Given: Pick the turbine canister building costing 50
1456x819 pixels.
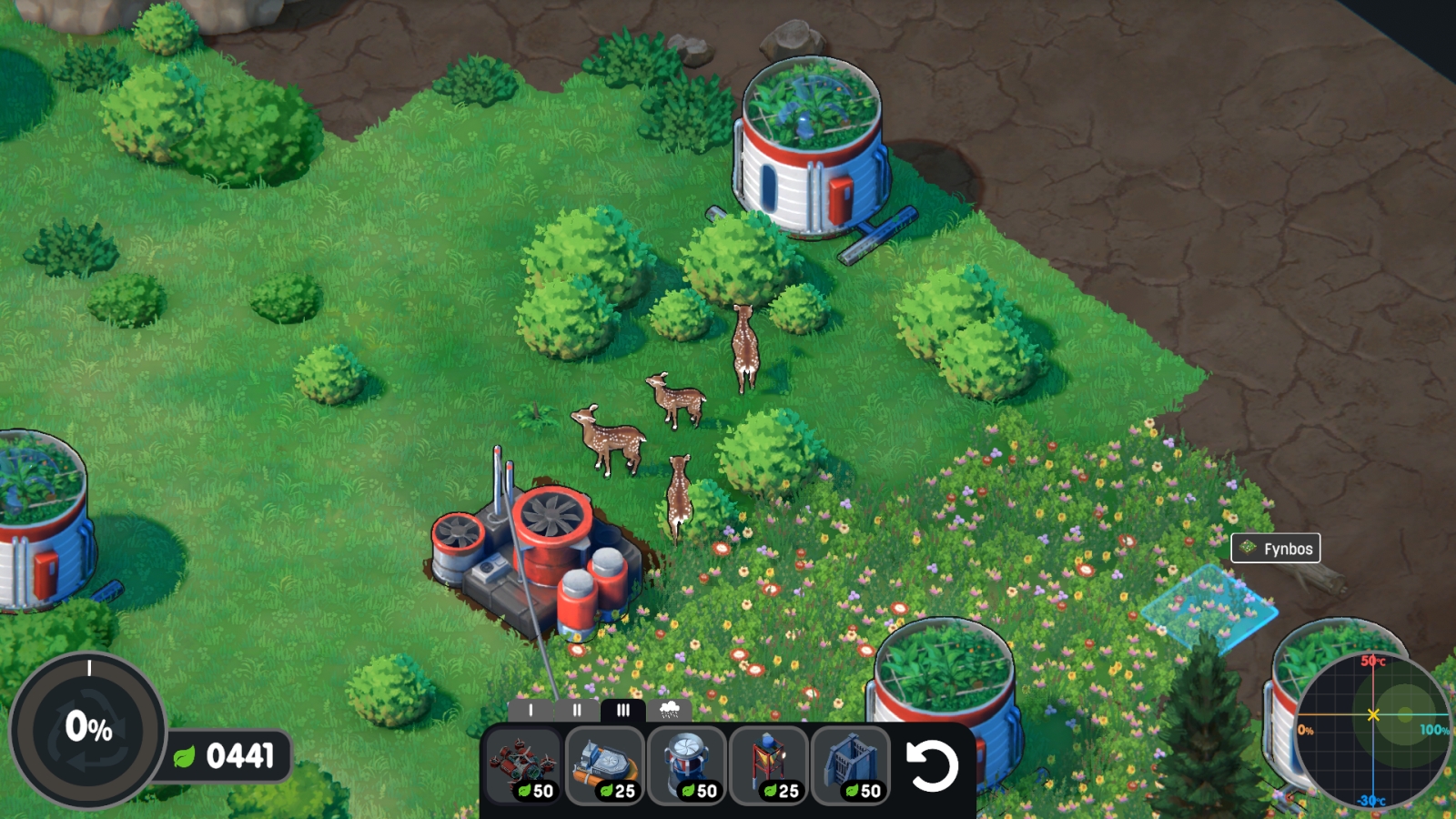Looking at the screenshot, I should [687, 766].
